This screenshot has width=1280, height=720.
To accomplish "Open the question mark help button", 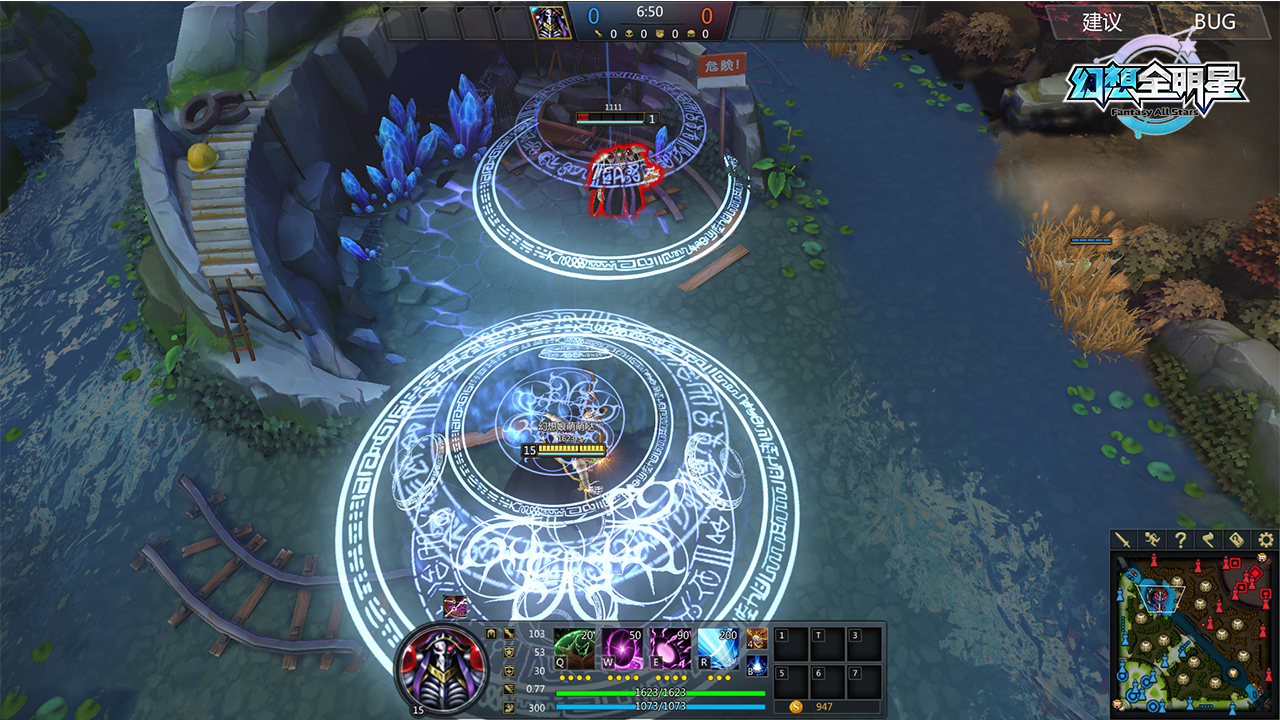I will pos(1181,540).
